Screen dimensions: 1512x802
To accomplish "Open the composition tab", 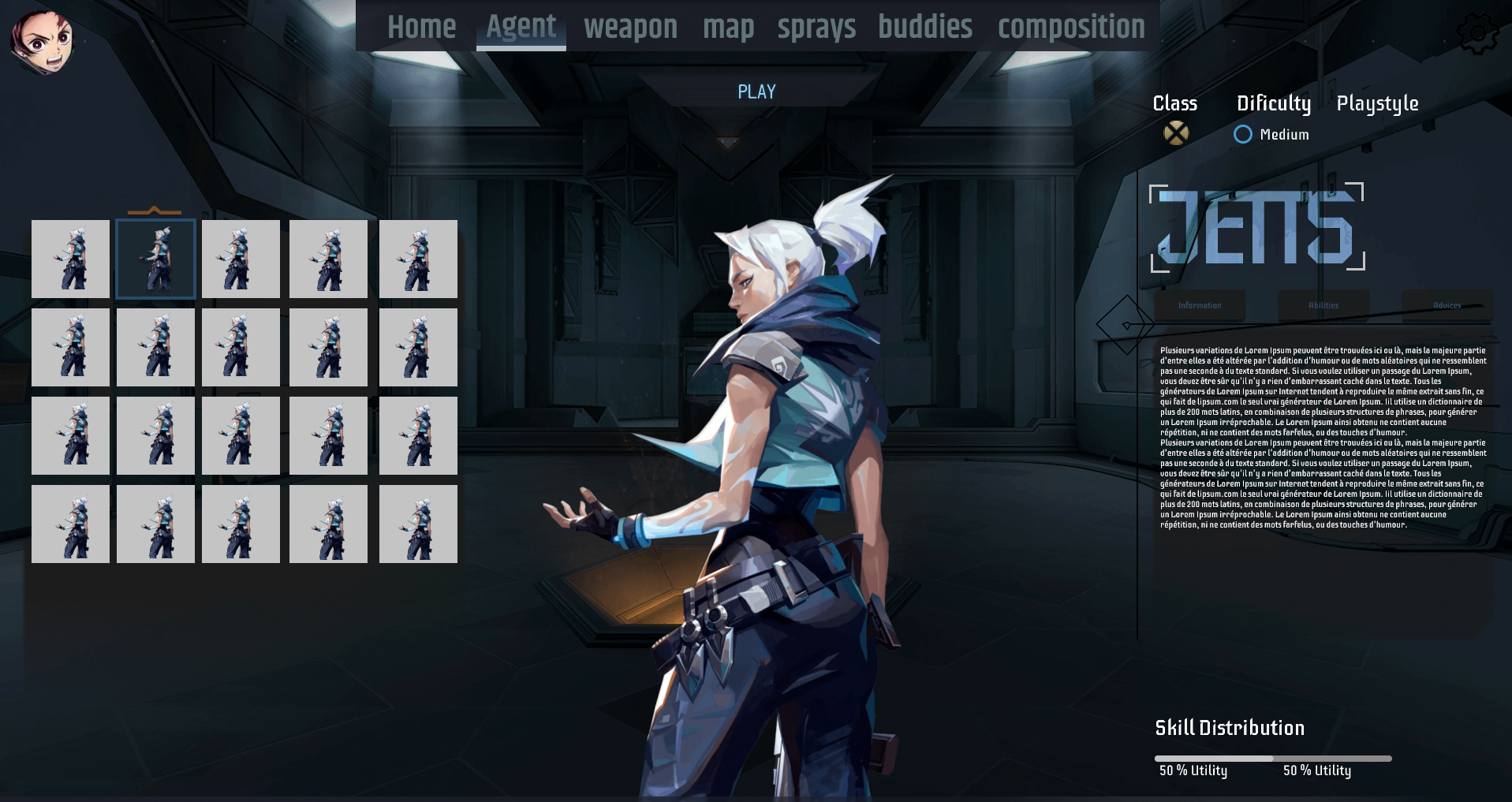I will coord(1071,28).
